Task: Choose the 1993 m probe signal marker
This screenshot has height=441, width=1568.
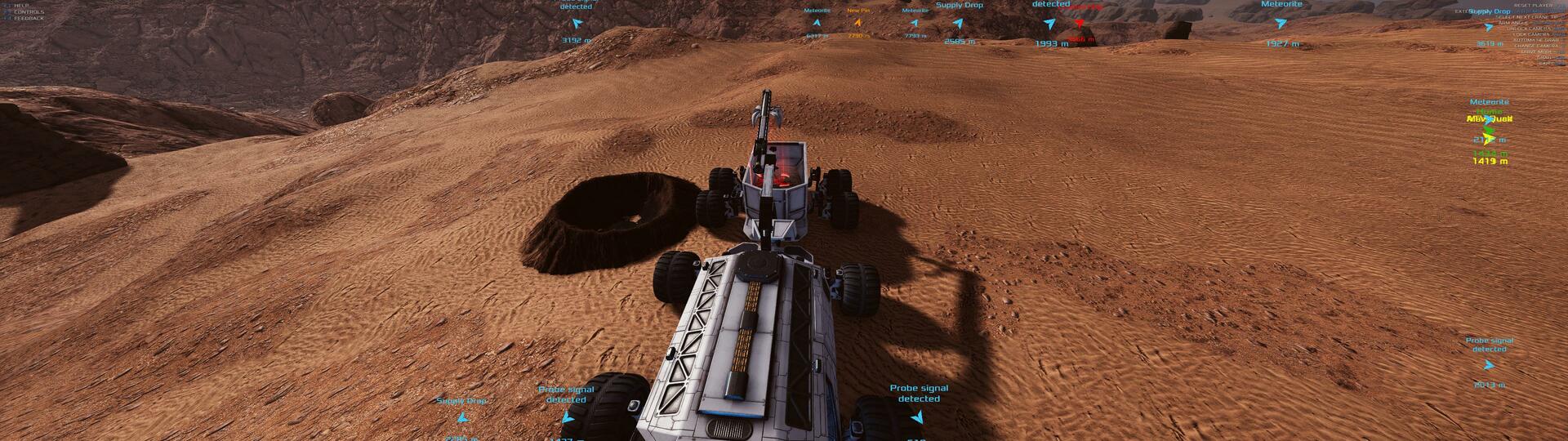Action: tap(1050, 24)
